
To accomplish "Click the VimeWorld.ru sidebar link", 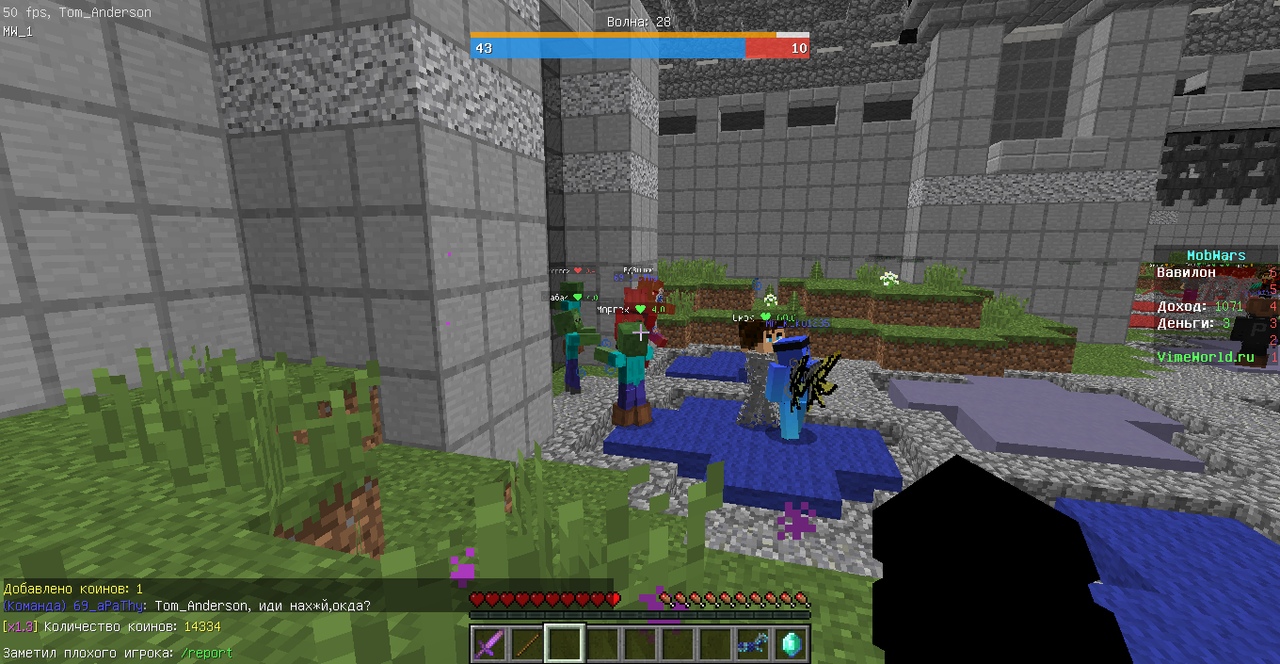I will point(1205,357).
